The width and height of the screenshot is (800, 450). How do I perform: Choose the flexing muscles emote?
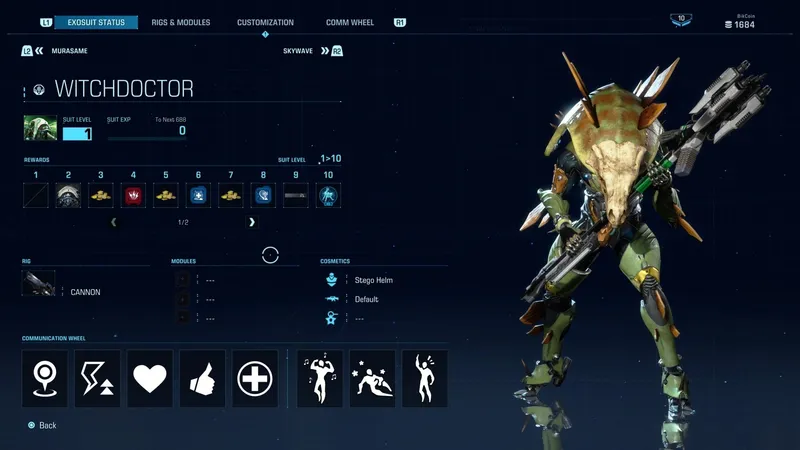pos(320,378)
